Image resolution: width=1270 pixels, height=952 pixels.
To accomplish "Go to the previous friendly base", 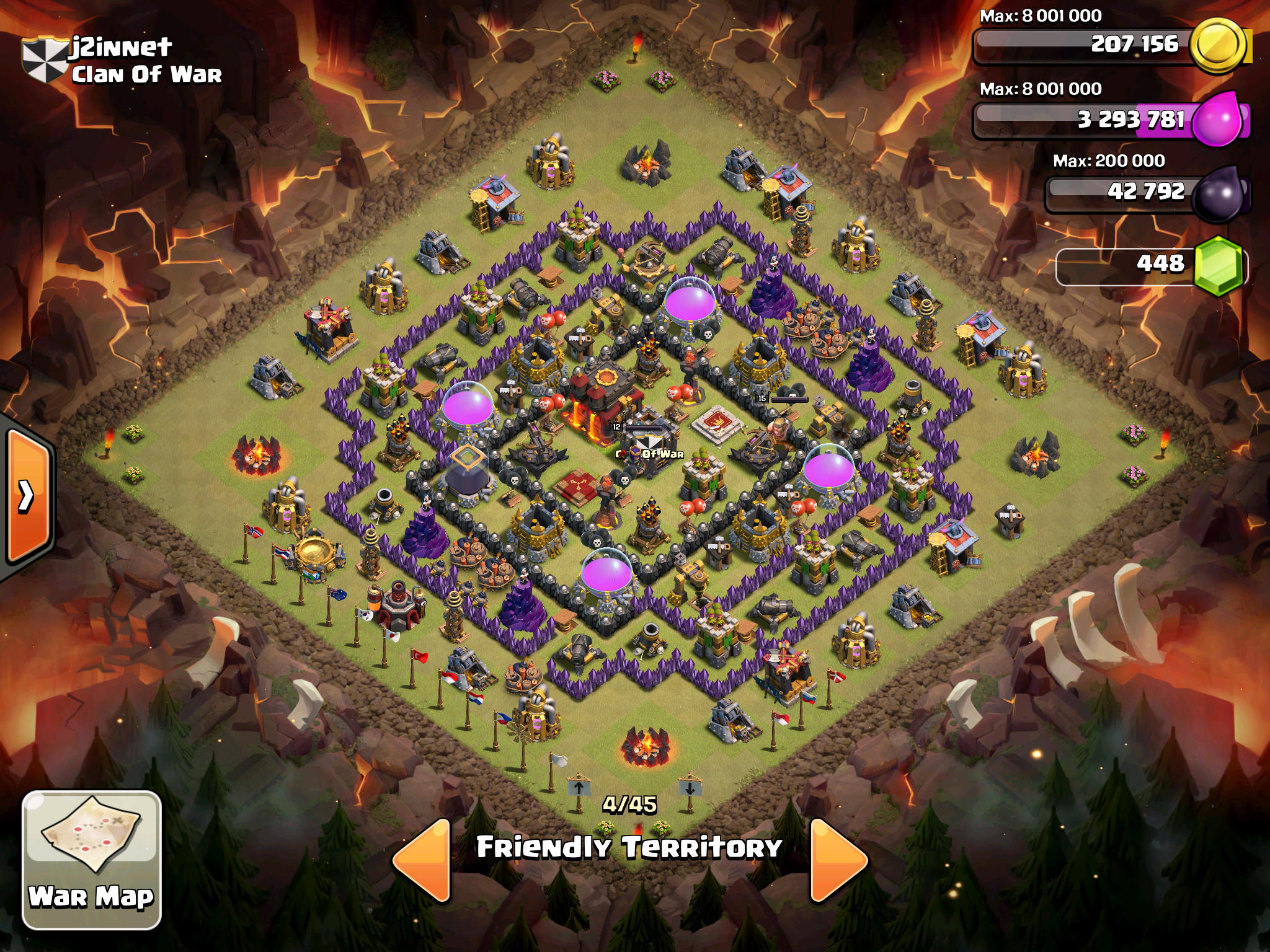I will 423,859.
